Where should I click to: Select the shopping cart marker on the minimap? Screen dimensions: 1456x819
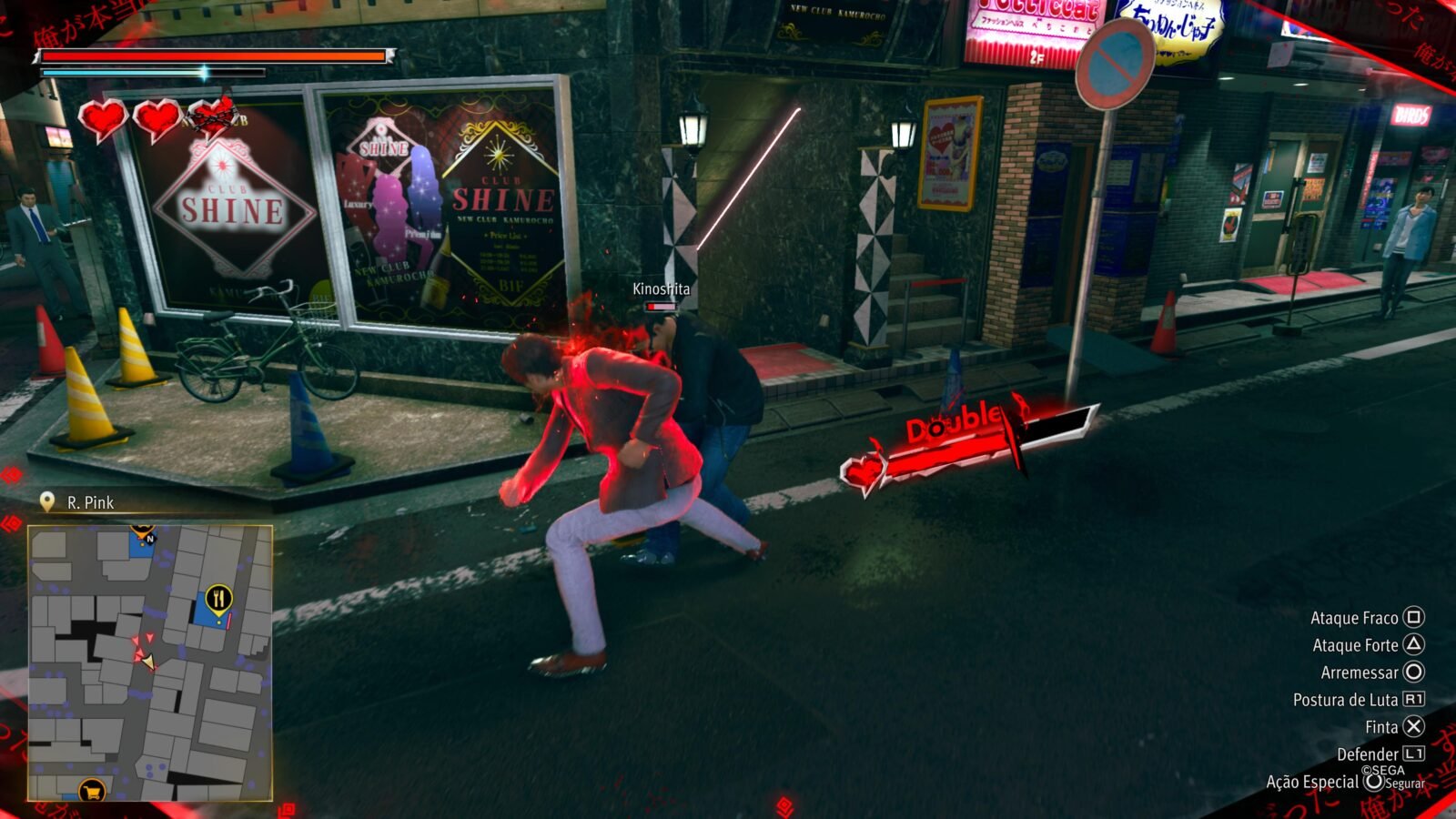coord(91,791)
